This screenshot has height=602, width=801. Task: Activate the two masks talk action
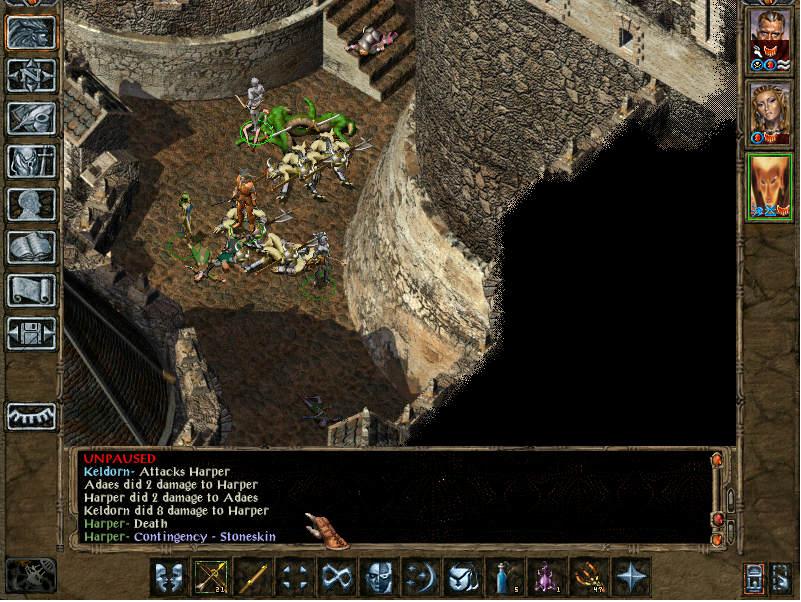tap(169, 577)
